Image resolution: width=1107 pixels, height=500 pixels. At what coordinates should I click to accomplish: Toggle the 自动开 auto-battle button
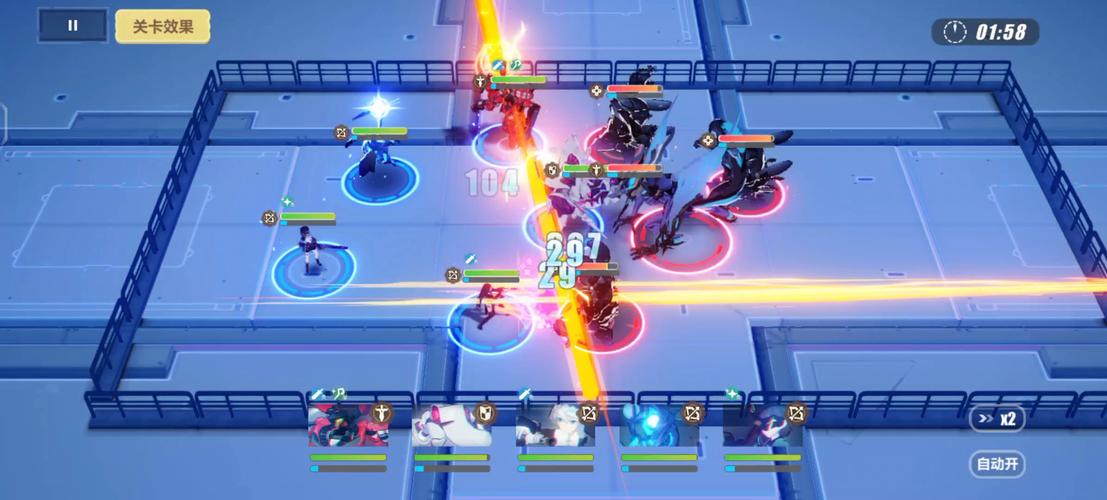point(998,464)
